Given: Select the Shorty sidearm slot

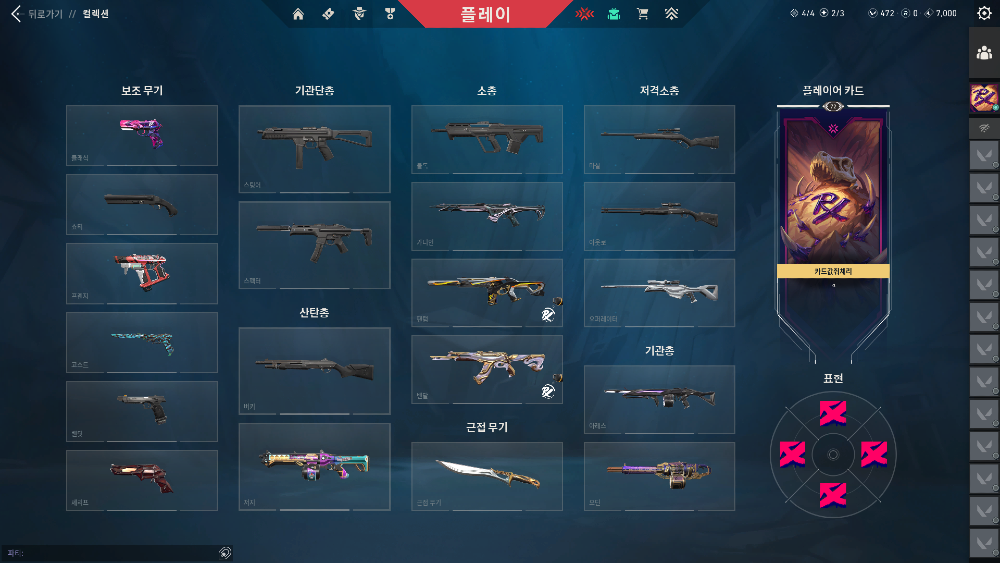Looking at the screenshot, I should point(142,204).
